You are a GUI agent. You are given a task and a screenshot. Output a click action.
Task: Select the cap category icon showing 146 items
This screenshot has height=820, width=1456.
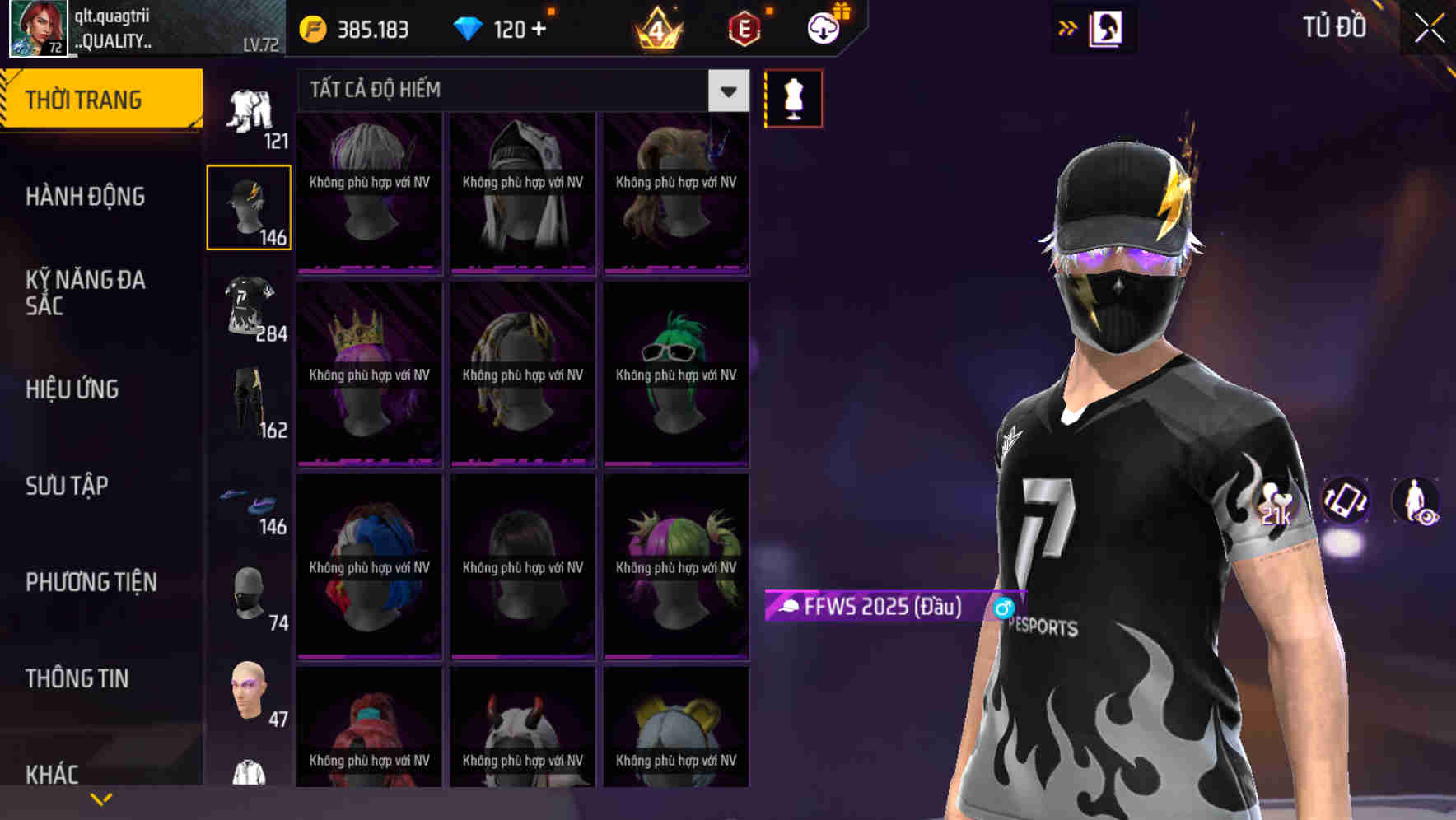(x=249, y=204)
